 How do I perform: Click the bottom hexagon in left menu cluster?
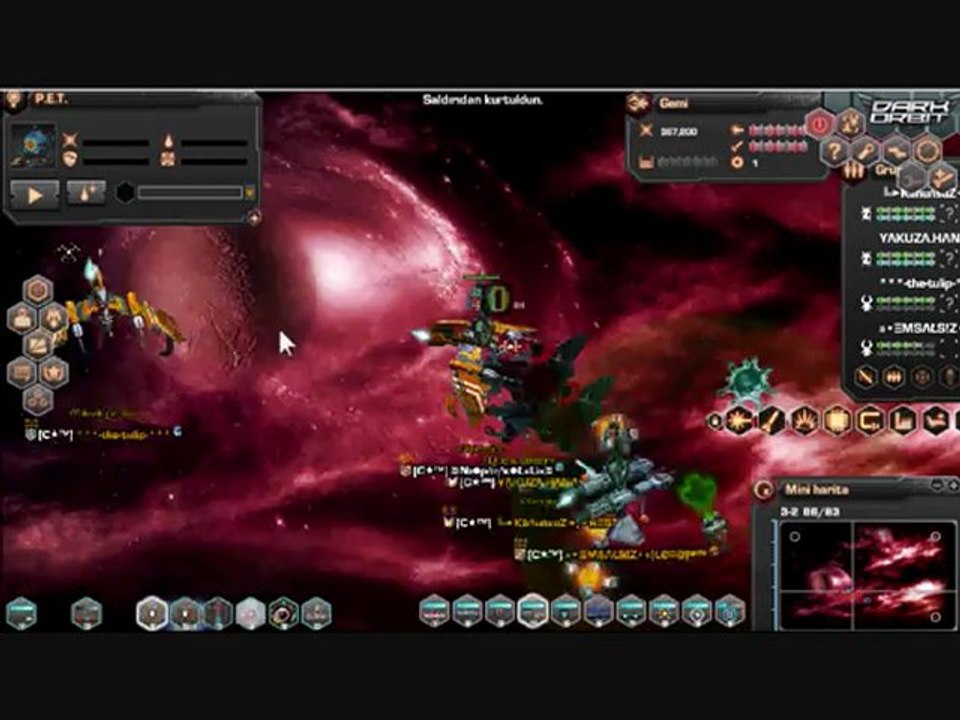tap(38, 399)
